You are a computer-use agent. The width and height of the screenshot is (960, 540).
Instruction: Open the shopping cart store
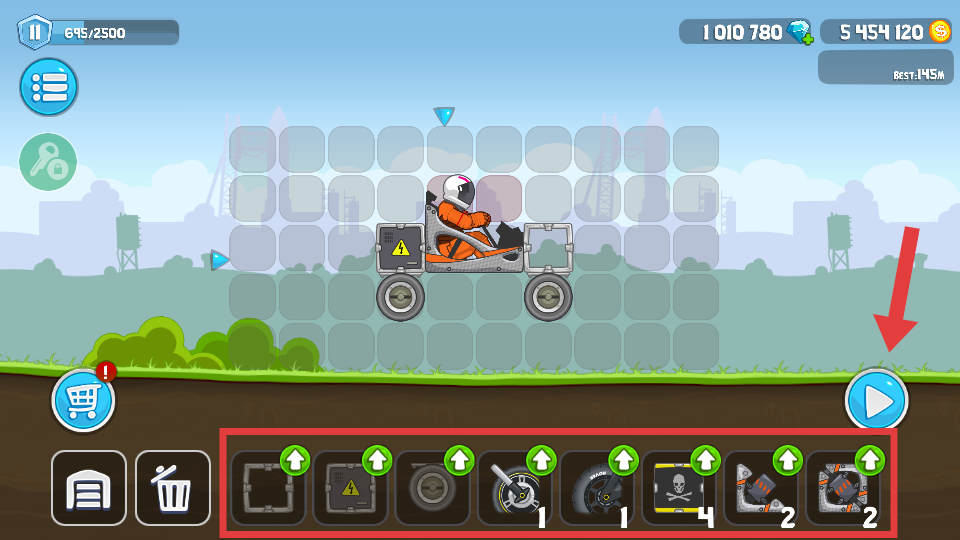tap(83, 400)
